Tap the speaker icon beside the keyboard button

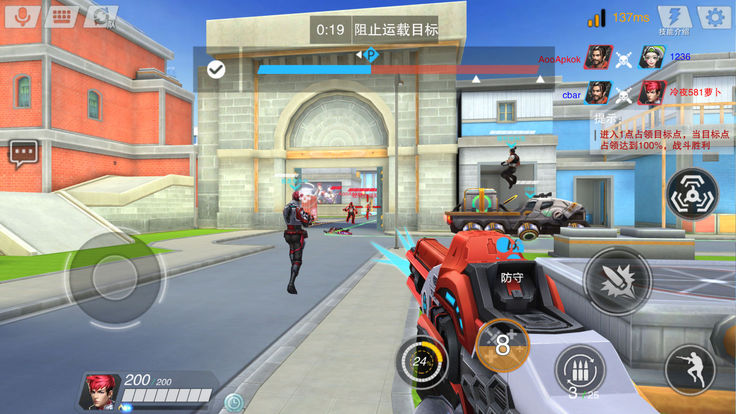101,16
